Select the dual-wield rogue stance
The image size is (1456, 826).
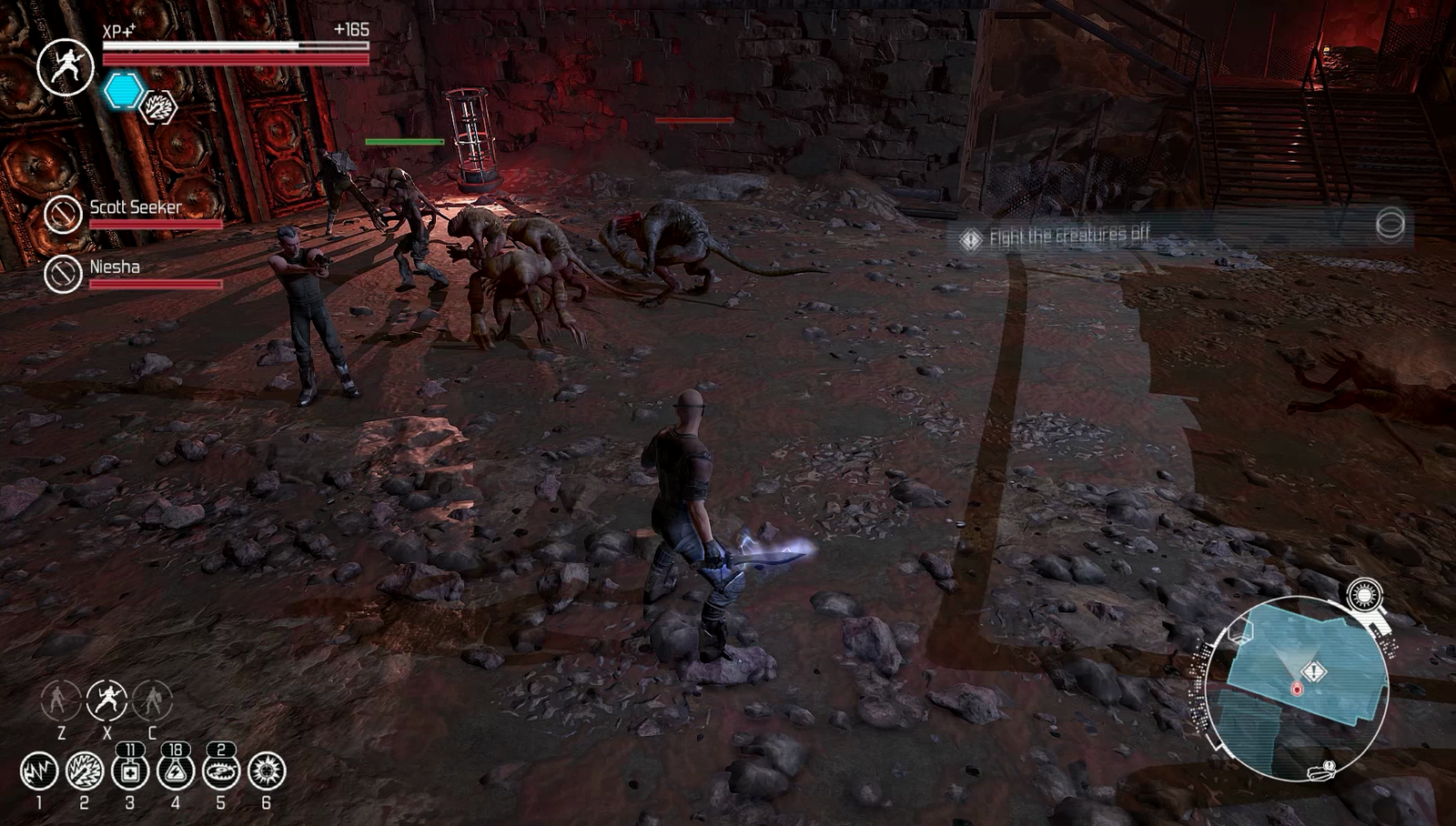[106, 700]
